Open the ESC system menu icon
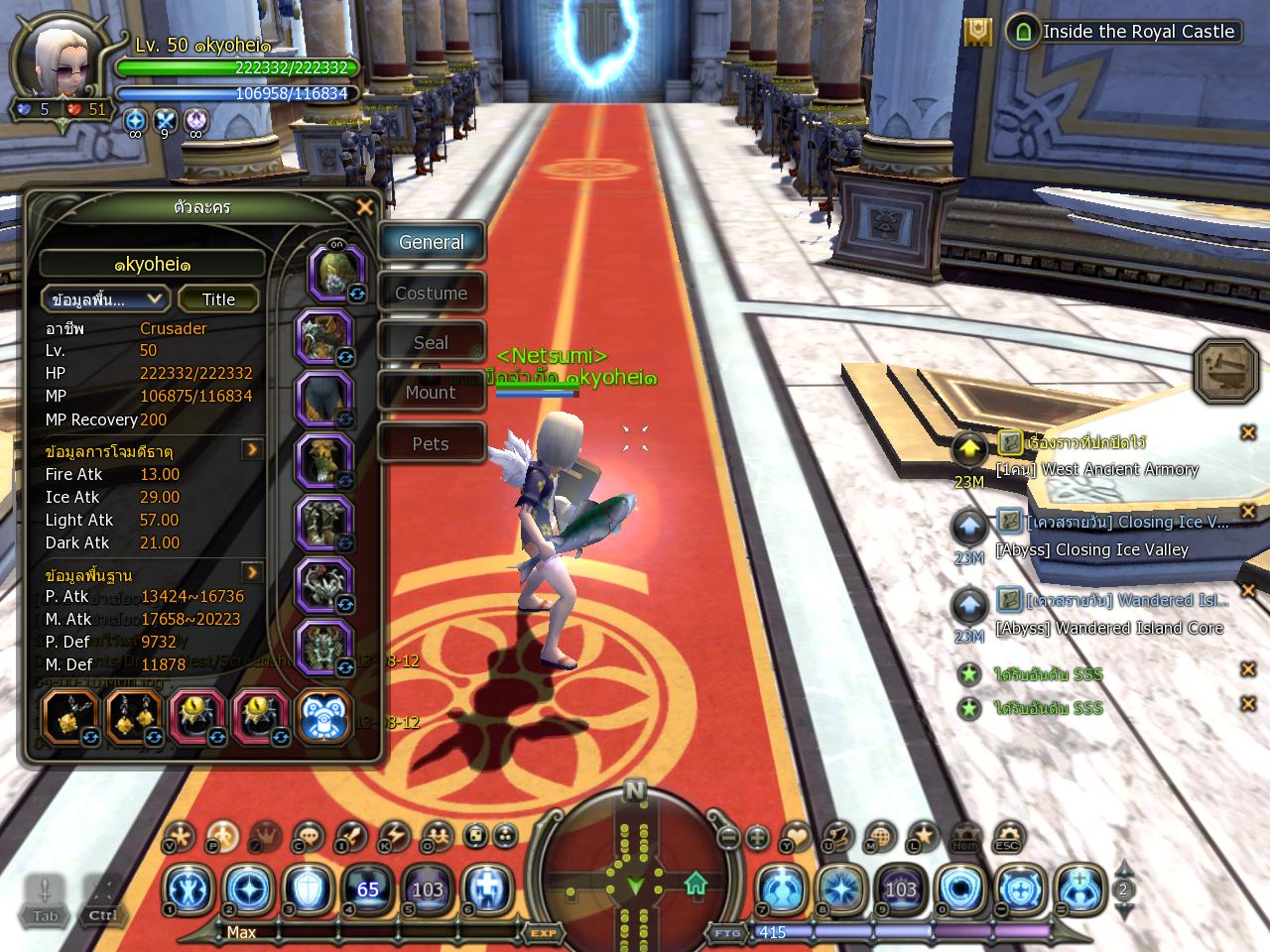1270x952 pixels. (x=1008, y=838)
